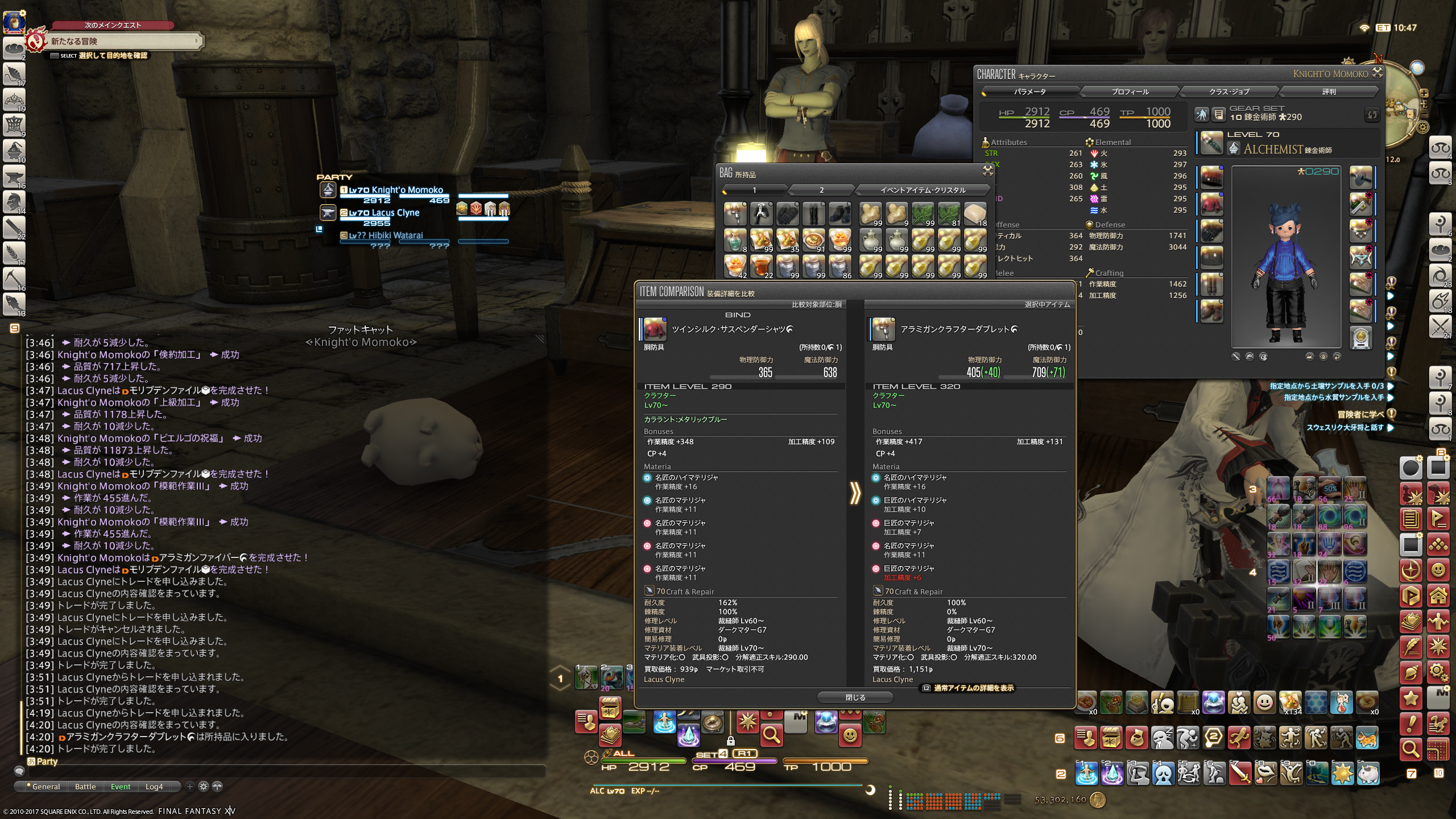Select the スウェスリク大牙程と話す objective
This screenshot has height=819, width=1456.
pyautogui.click(x=1345, y=428)
